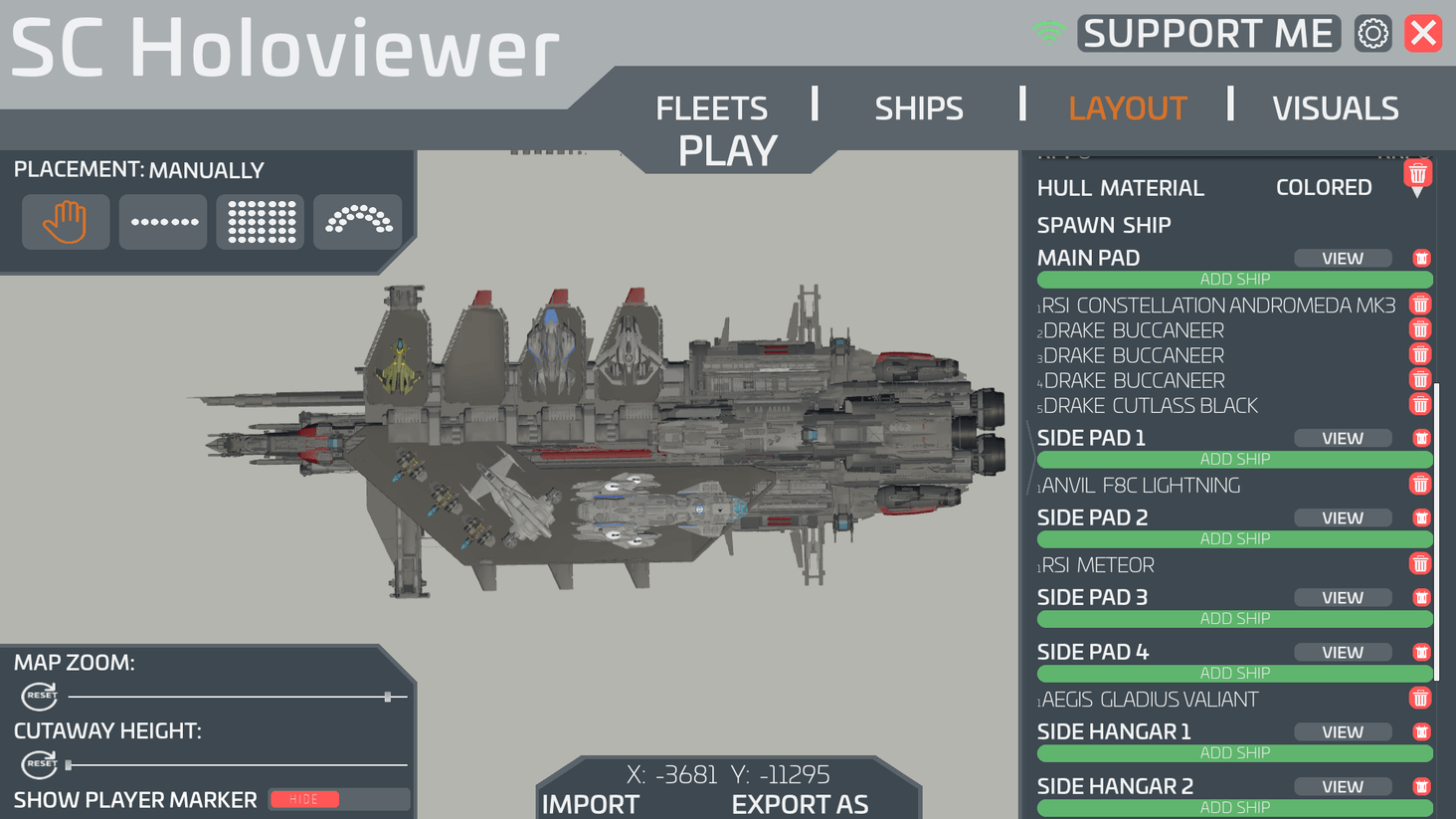The image size is (1456, 819).
Task: Click the SUPPORT ME button
Action: (x=1207, y=33)
